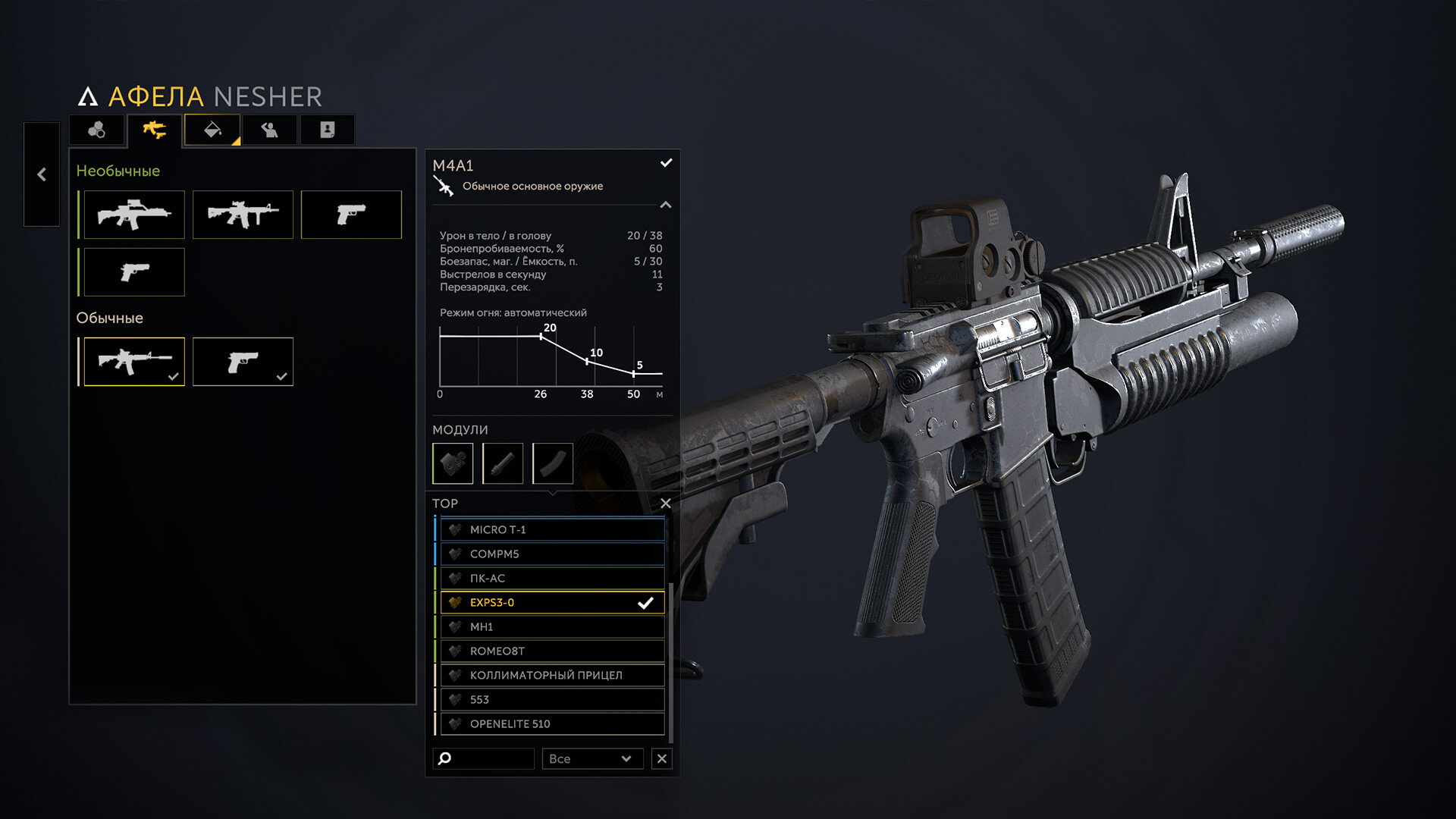Screen dimensions: 1456x819
Task: Choose the MH1 sight
Action: tap(552, 627)
